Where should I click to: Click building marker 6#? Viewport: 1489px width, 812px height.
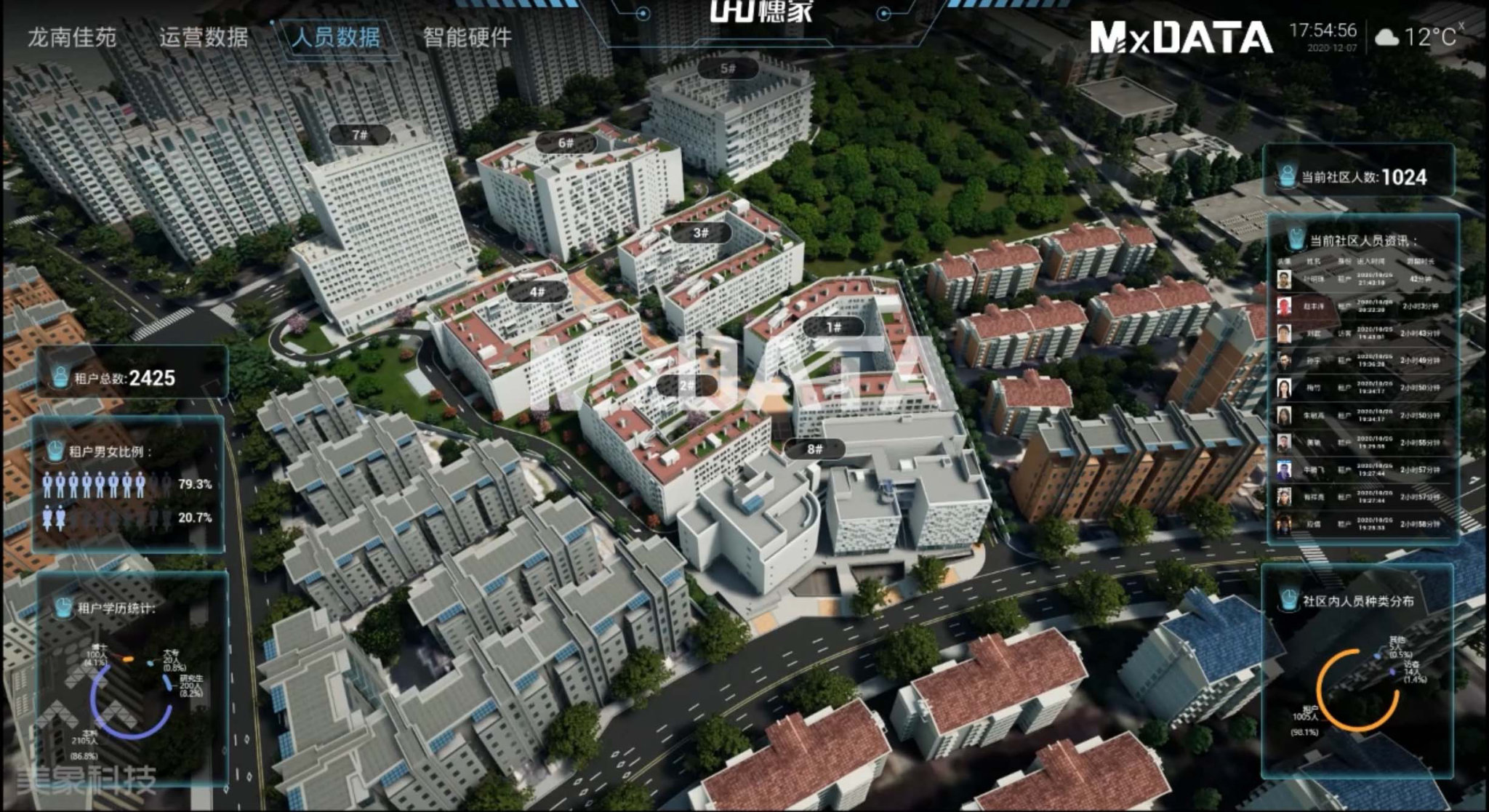(x=566, y=143)
